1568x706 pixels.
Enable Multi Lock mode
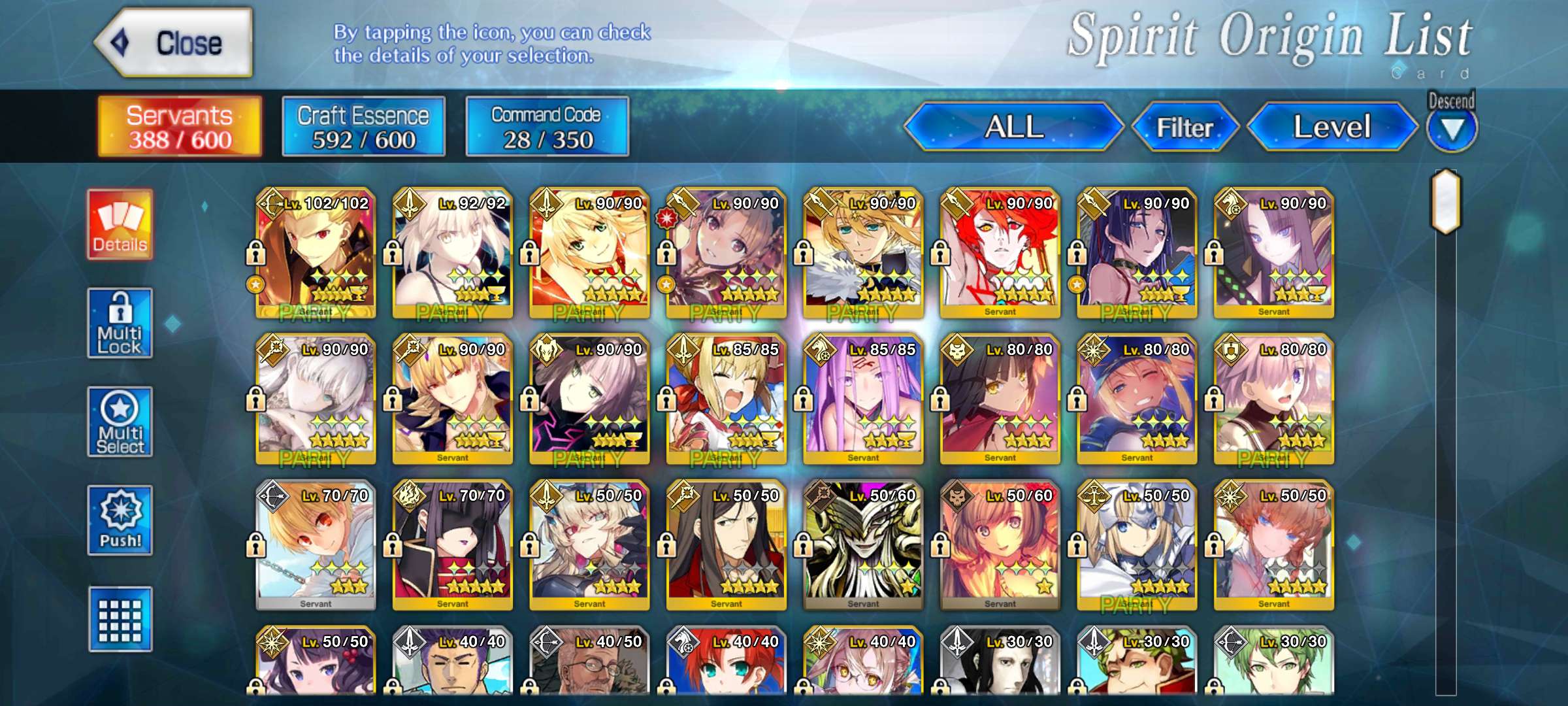coord(120,324)
